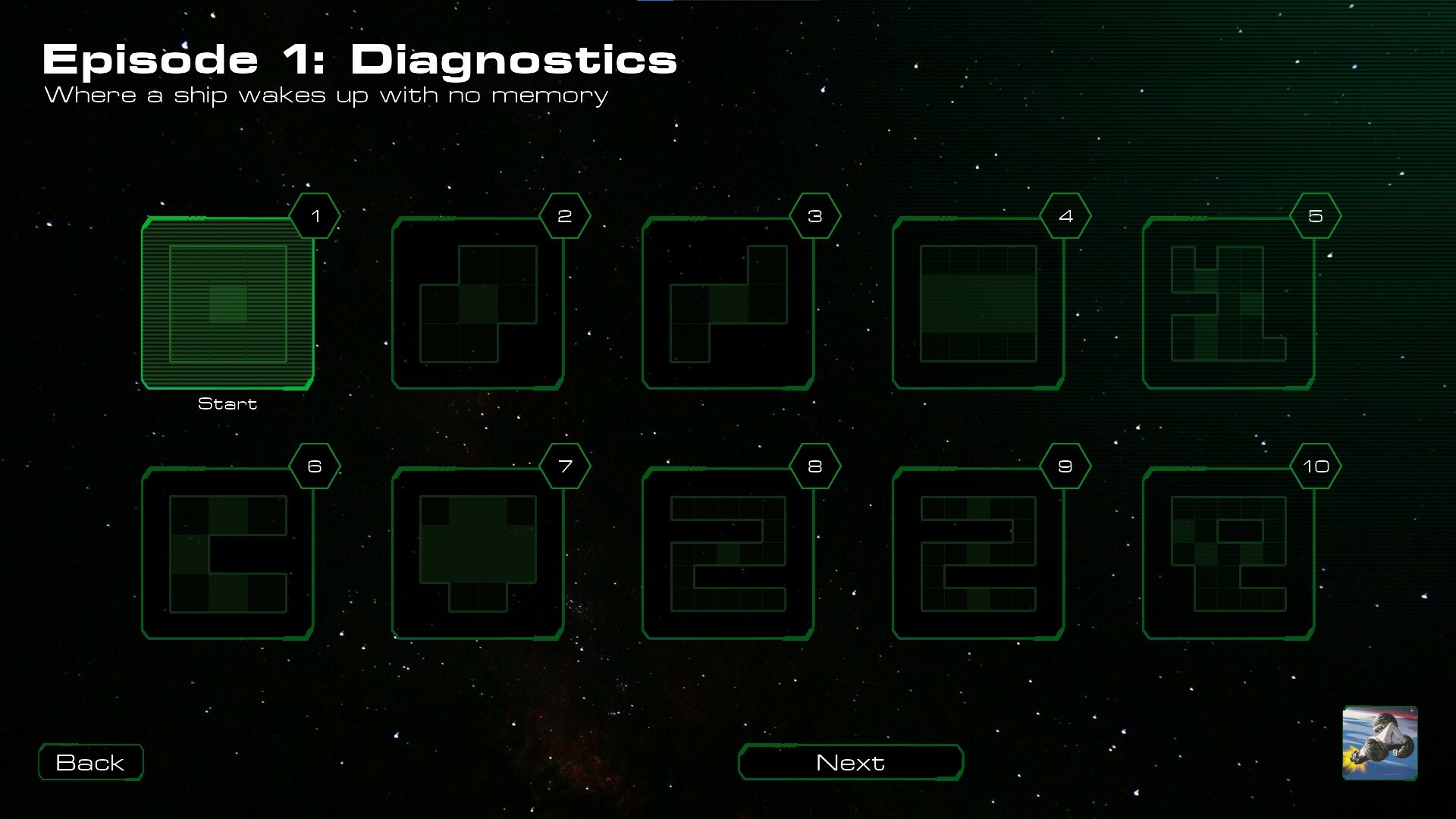Select level 5 puzzle tile
The image size is (1456, 819).
coord(1228,303)
